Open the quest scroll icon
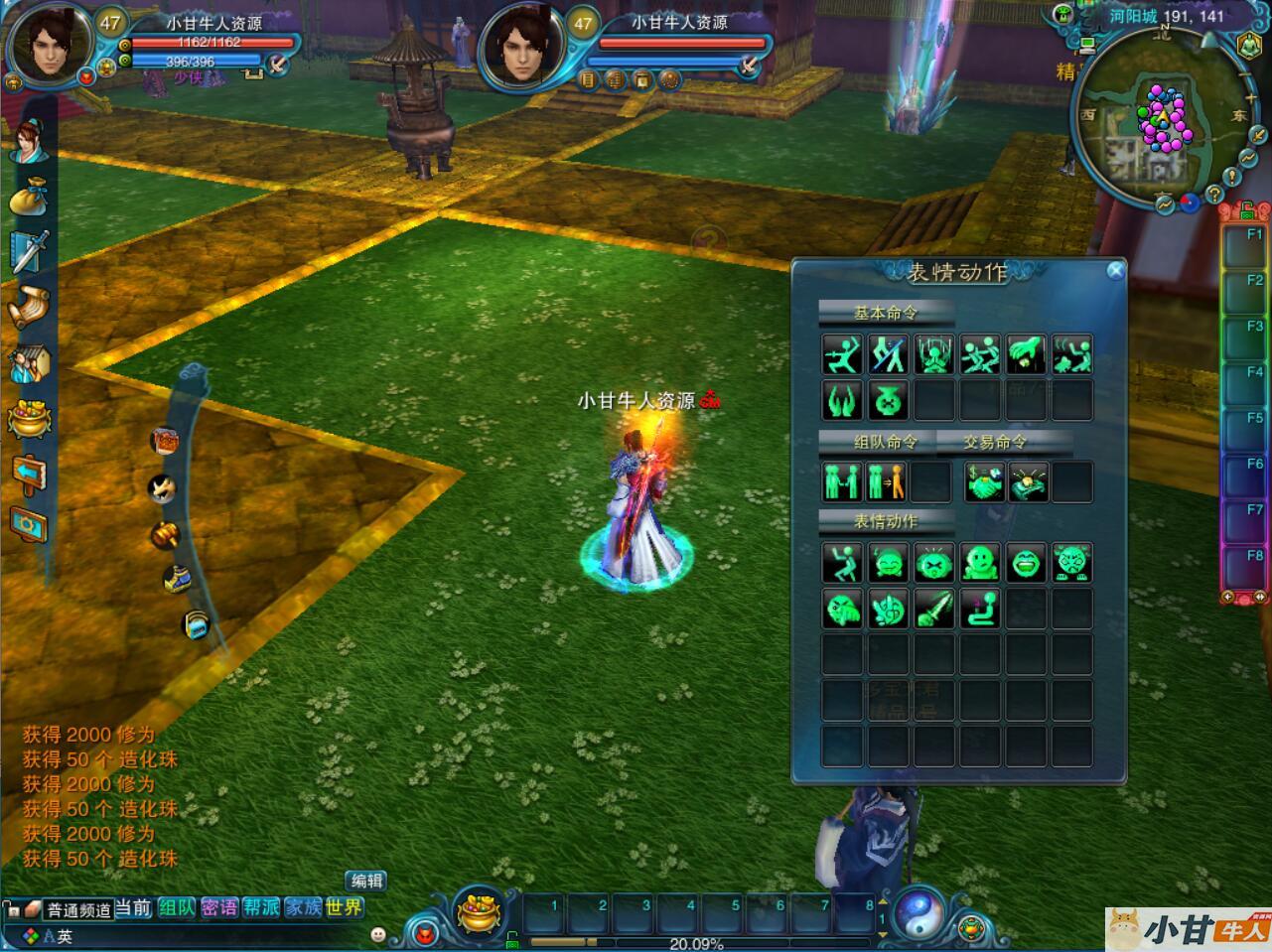Image resolution: width=1272 pixels, height=952 pixels. (x=29, y=306)
